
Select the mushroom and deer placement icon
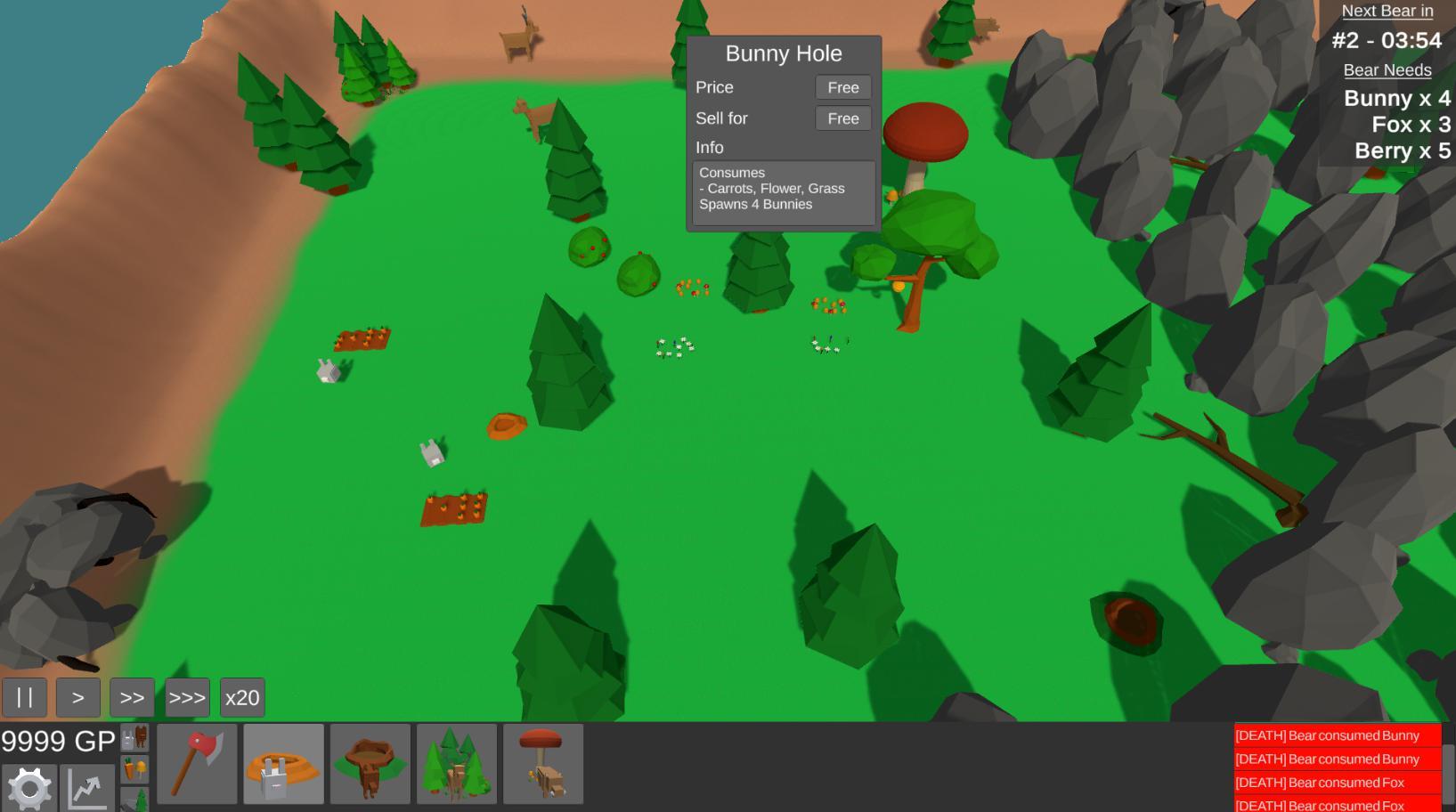pos(543,763)
